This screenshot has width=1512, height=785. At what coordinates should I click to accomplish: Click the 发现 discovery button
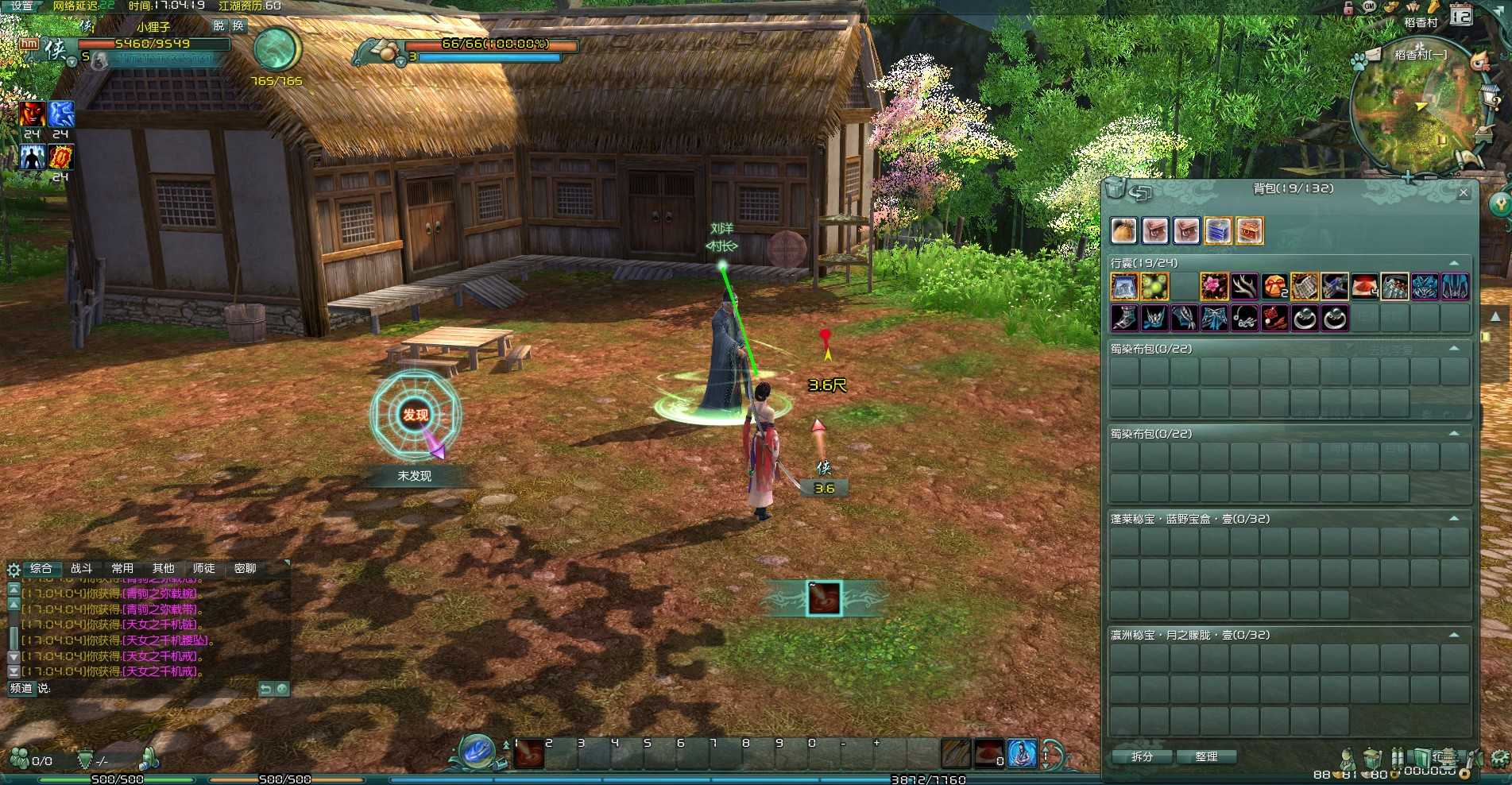pos(415,415)
